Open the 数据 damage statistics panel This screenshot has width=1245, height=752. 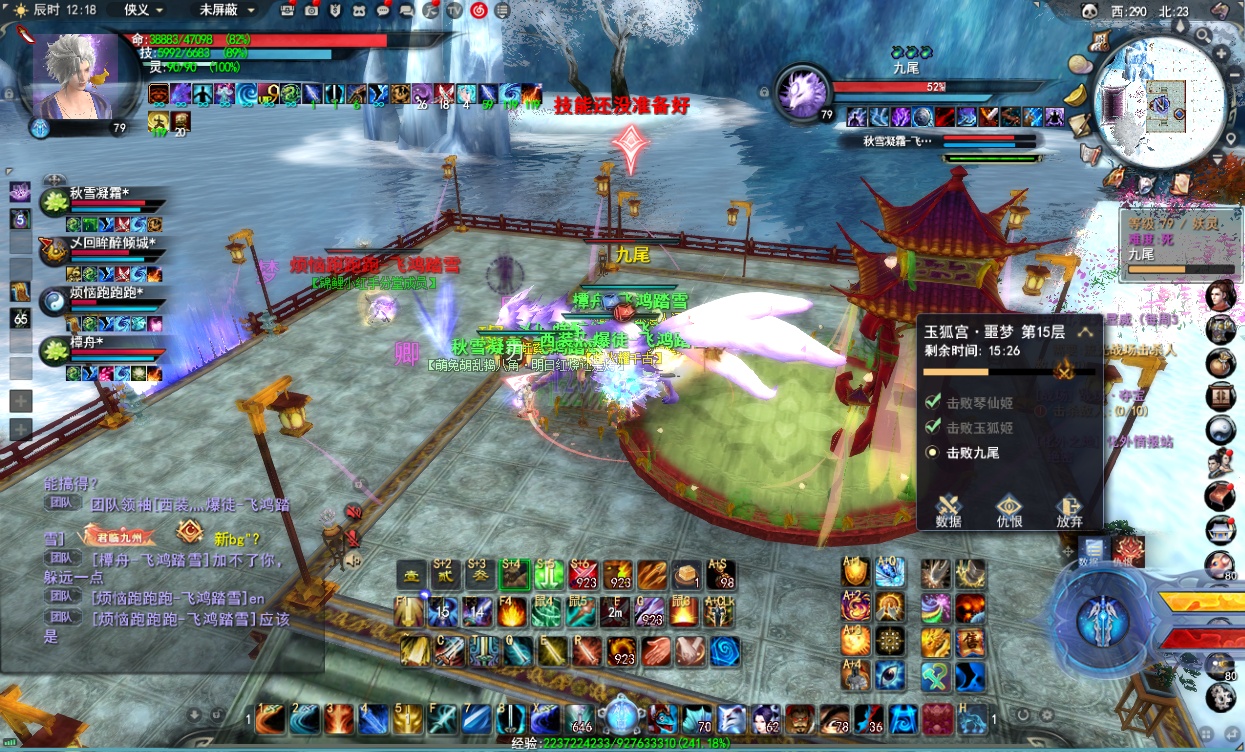(x=948, y=510)
